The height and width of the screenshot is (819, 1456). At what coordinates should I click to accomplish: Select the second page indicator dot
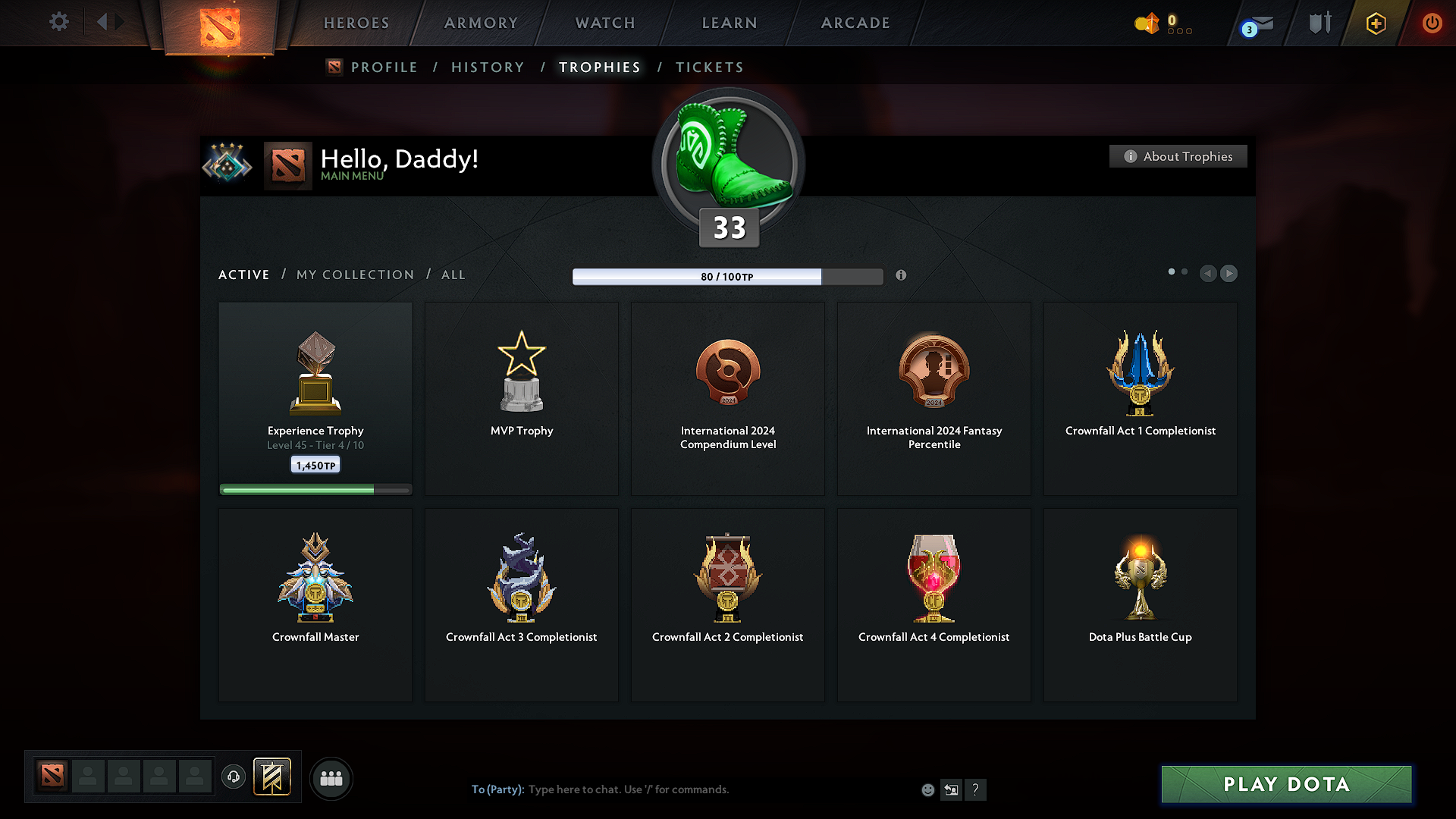(x=1185, y=270)
